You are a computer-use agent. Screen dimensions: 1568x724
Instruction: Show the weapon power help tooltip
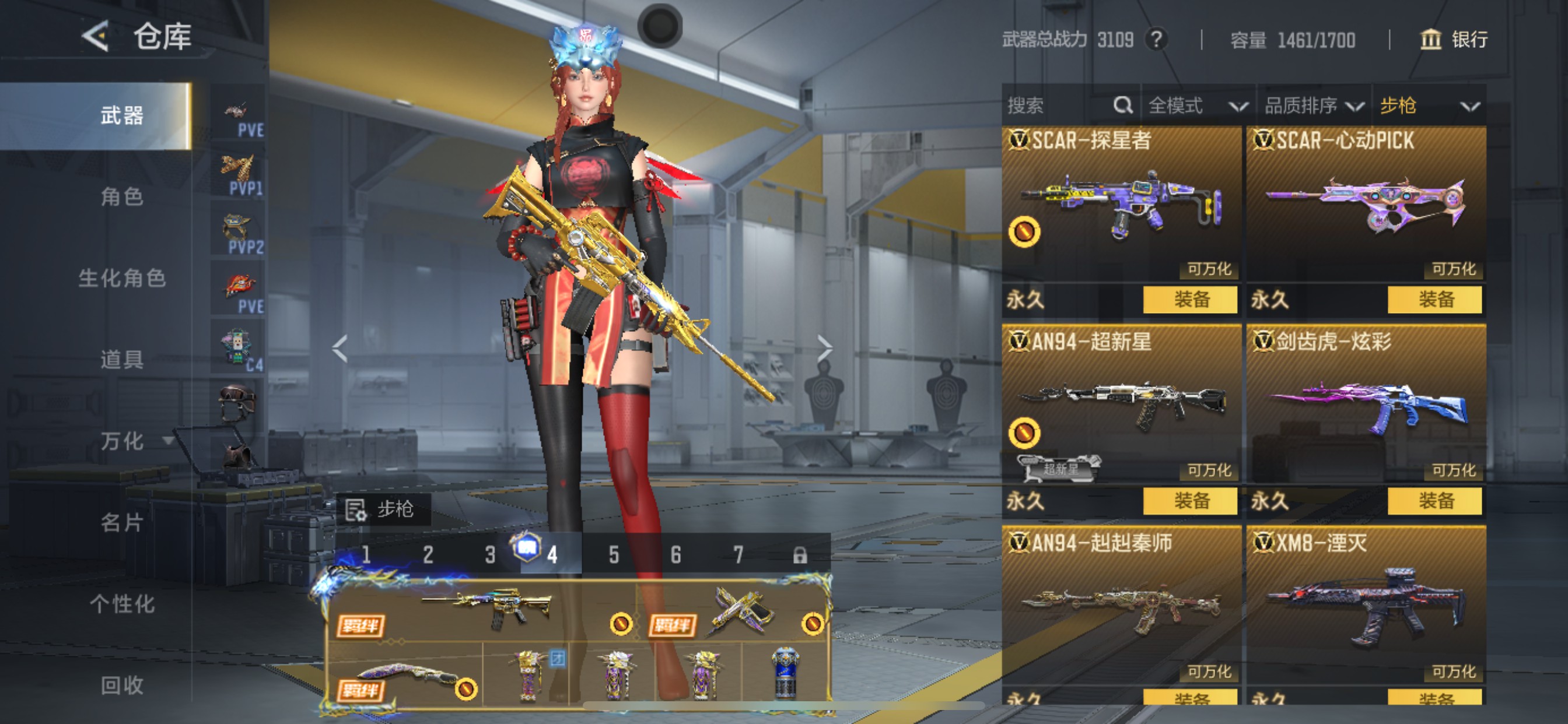coord(1156,40)
